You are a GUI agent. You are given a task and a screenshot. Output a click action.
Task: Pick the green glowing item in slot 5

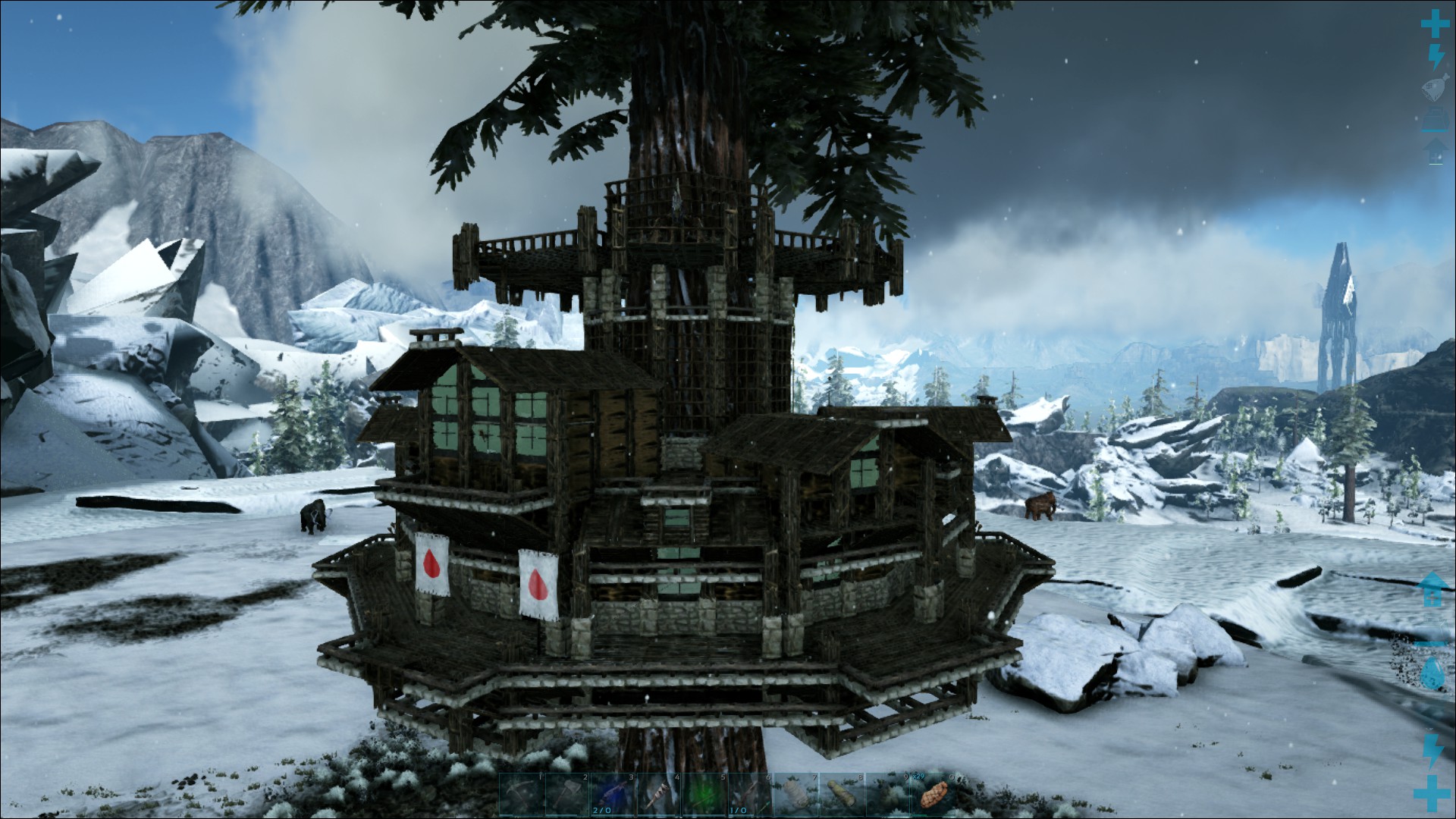click(x=704, y=794)
